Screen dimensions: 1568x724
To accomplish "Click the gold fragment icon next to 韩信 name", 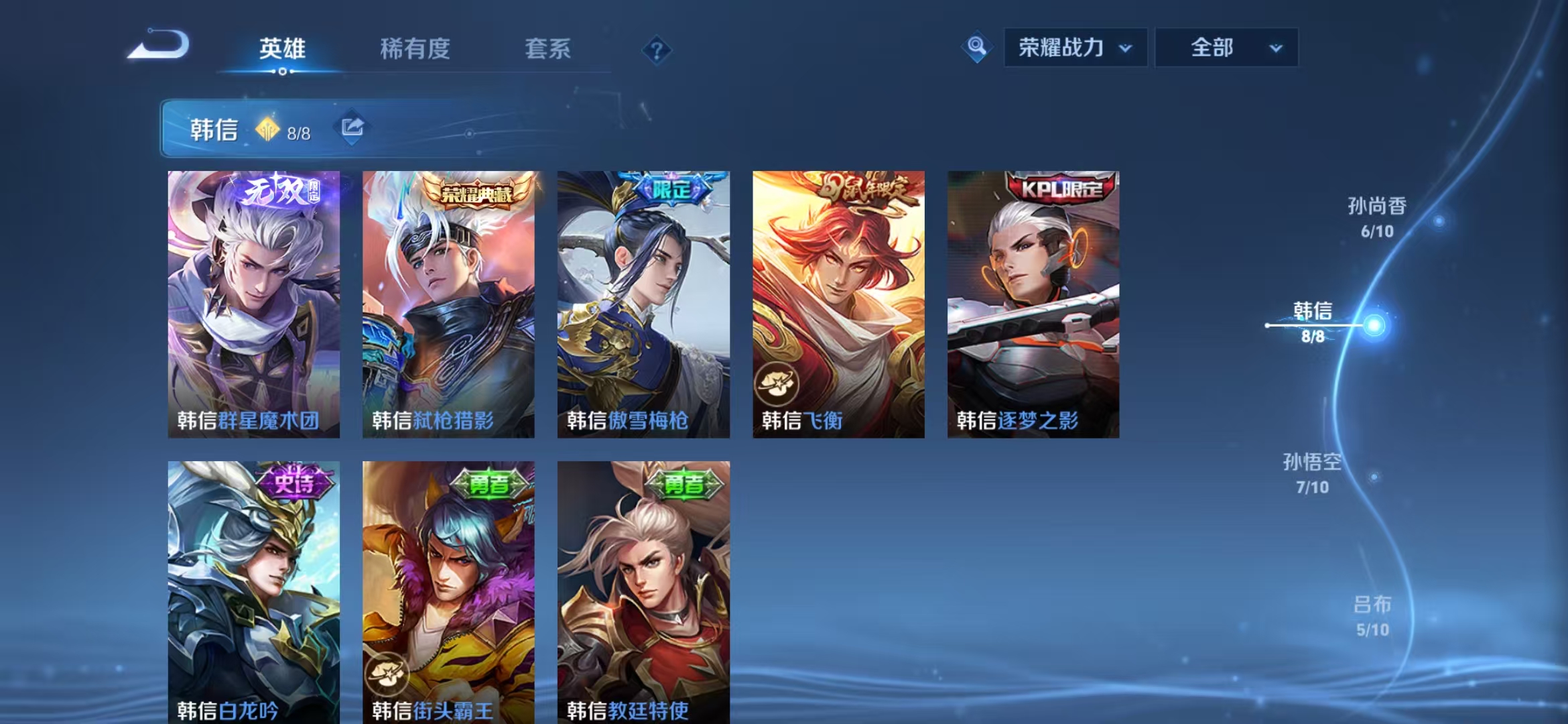I will coord(269,129).
